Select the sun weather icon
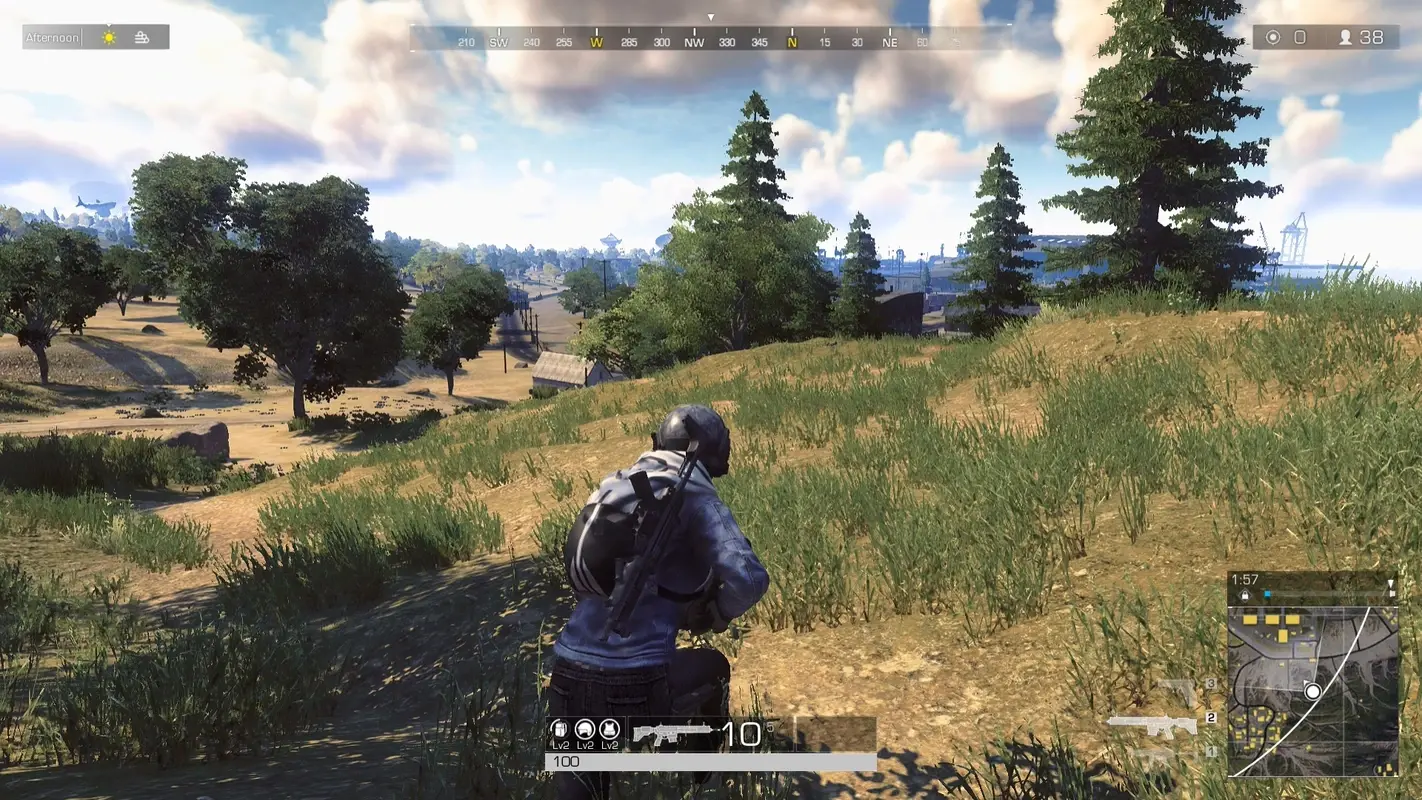This screenshot has height=800, width=1422. click(x=107, y=36)
